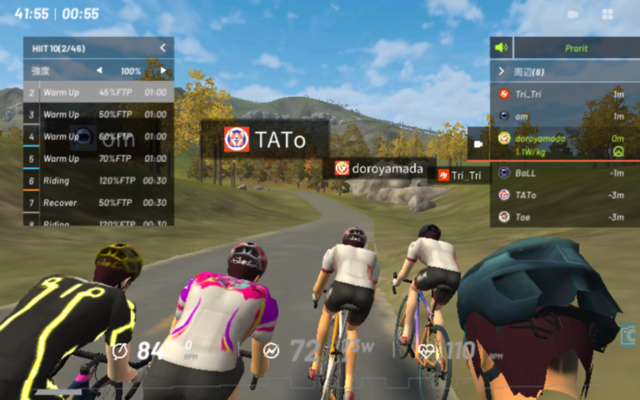Decrease workout intensity with the left arrow
The width and height of the screenshot is (640, 400).
click(x=99, y=71)
